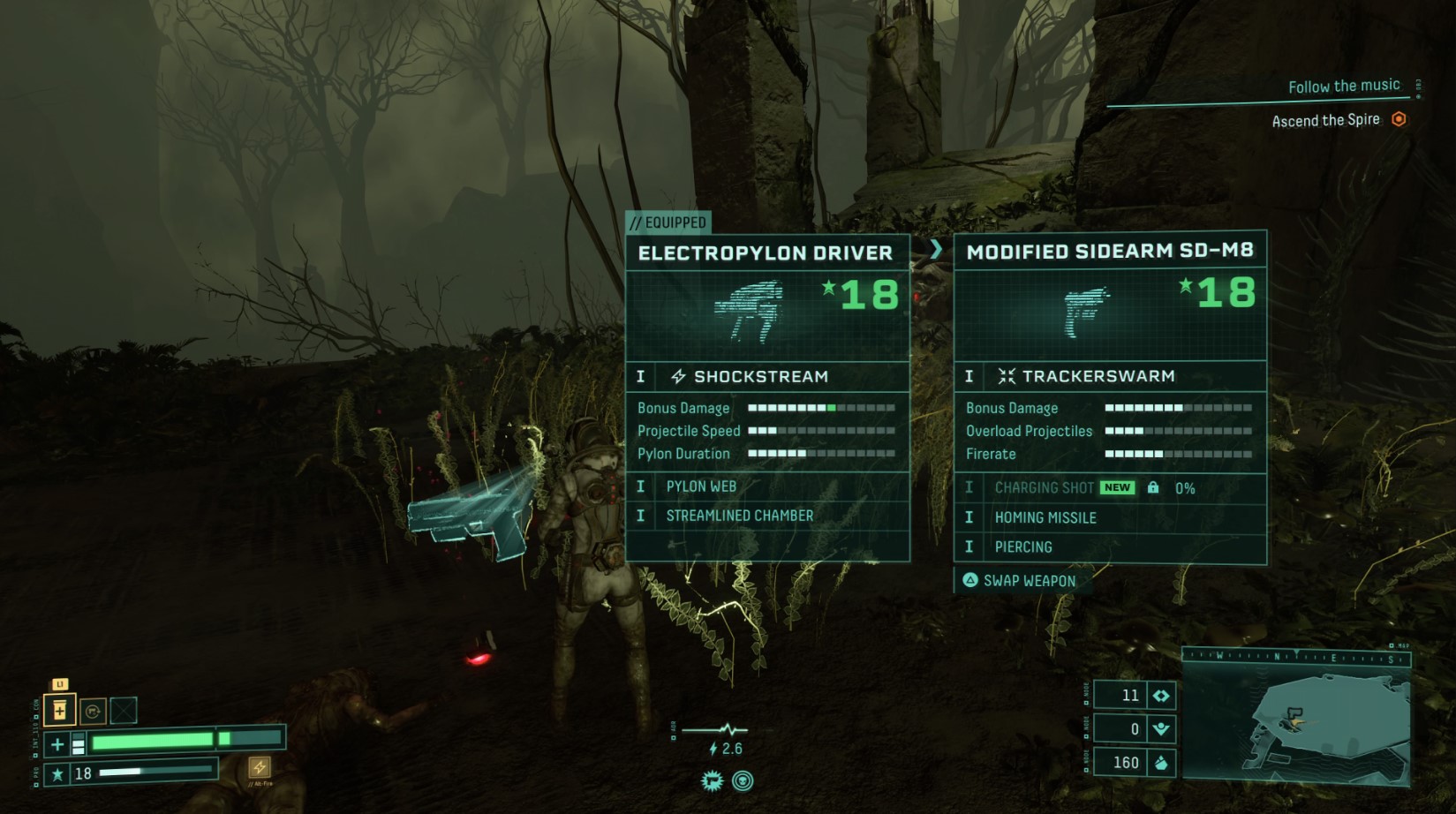
Task: Select the equipped health vial consumable slot
Action: pos(60,711)
